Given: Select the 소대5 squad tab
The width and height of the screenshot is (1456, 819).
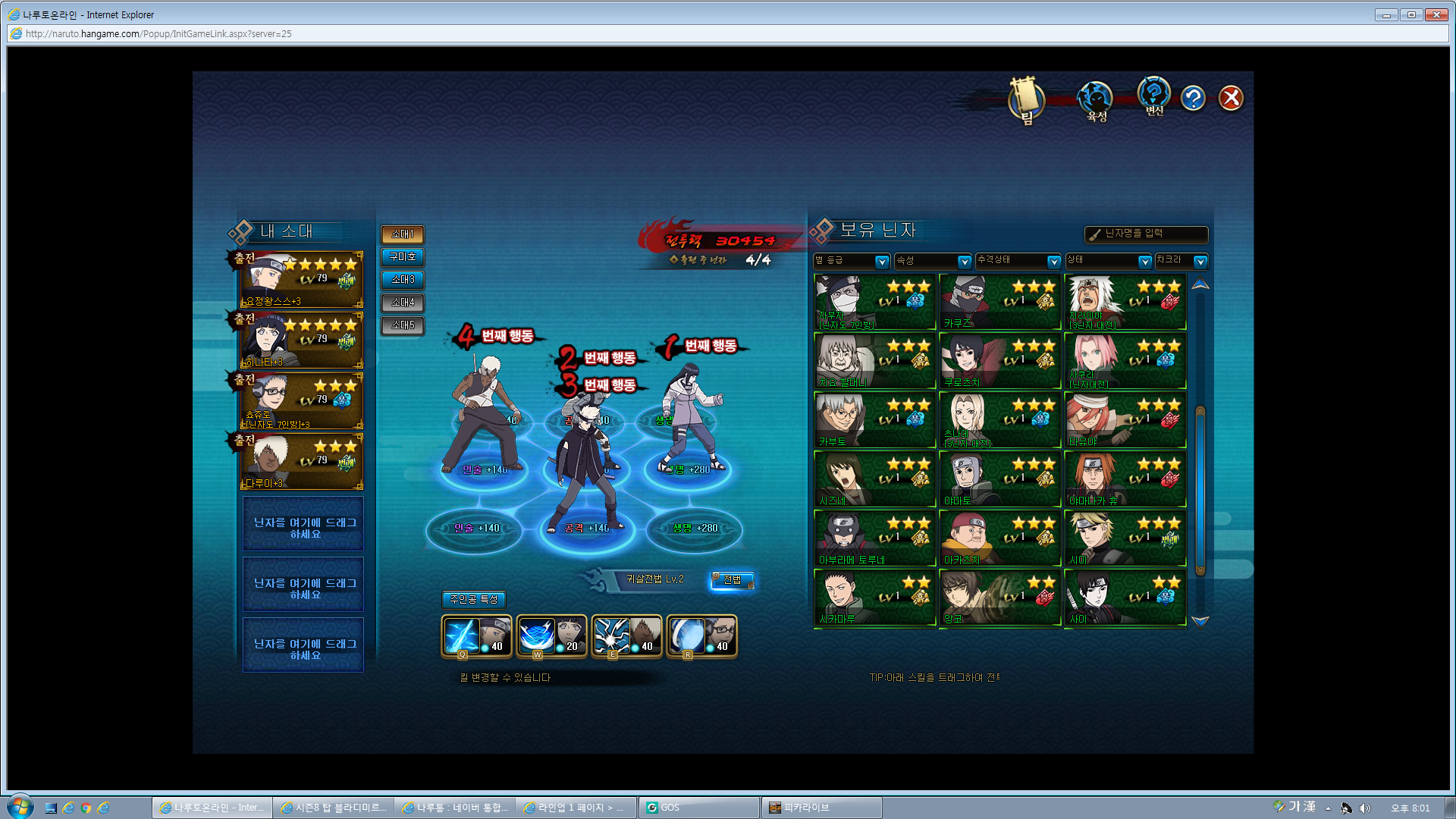Looking at the screenshot, I should (x=403, y=325).
